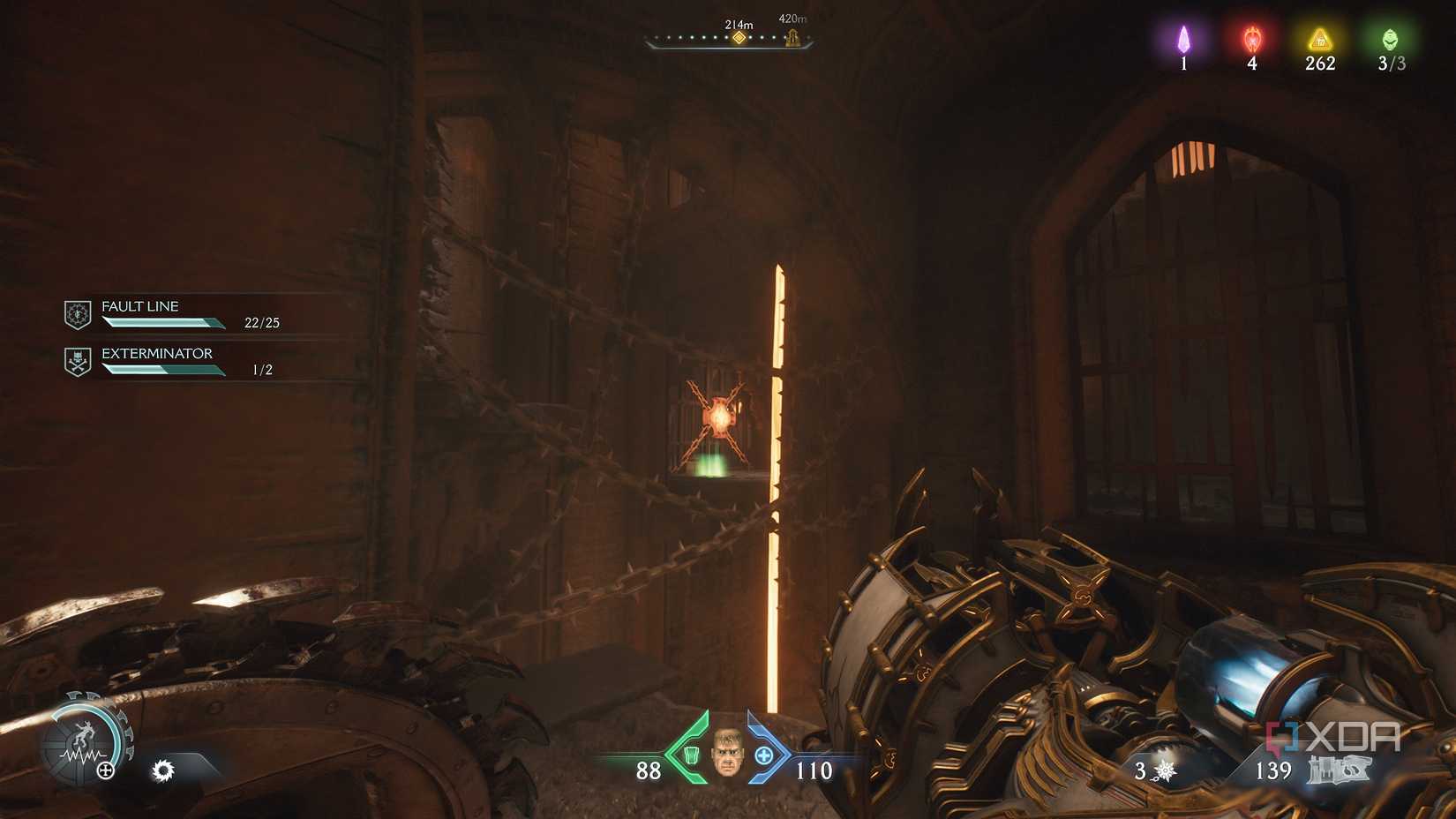Click the red demonic heart resource icon
The image size is (1456, 819).
click(1251, 40)
